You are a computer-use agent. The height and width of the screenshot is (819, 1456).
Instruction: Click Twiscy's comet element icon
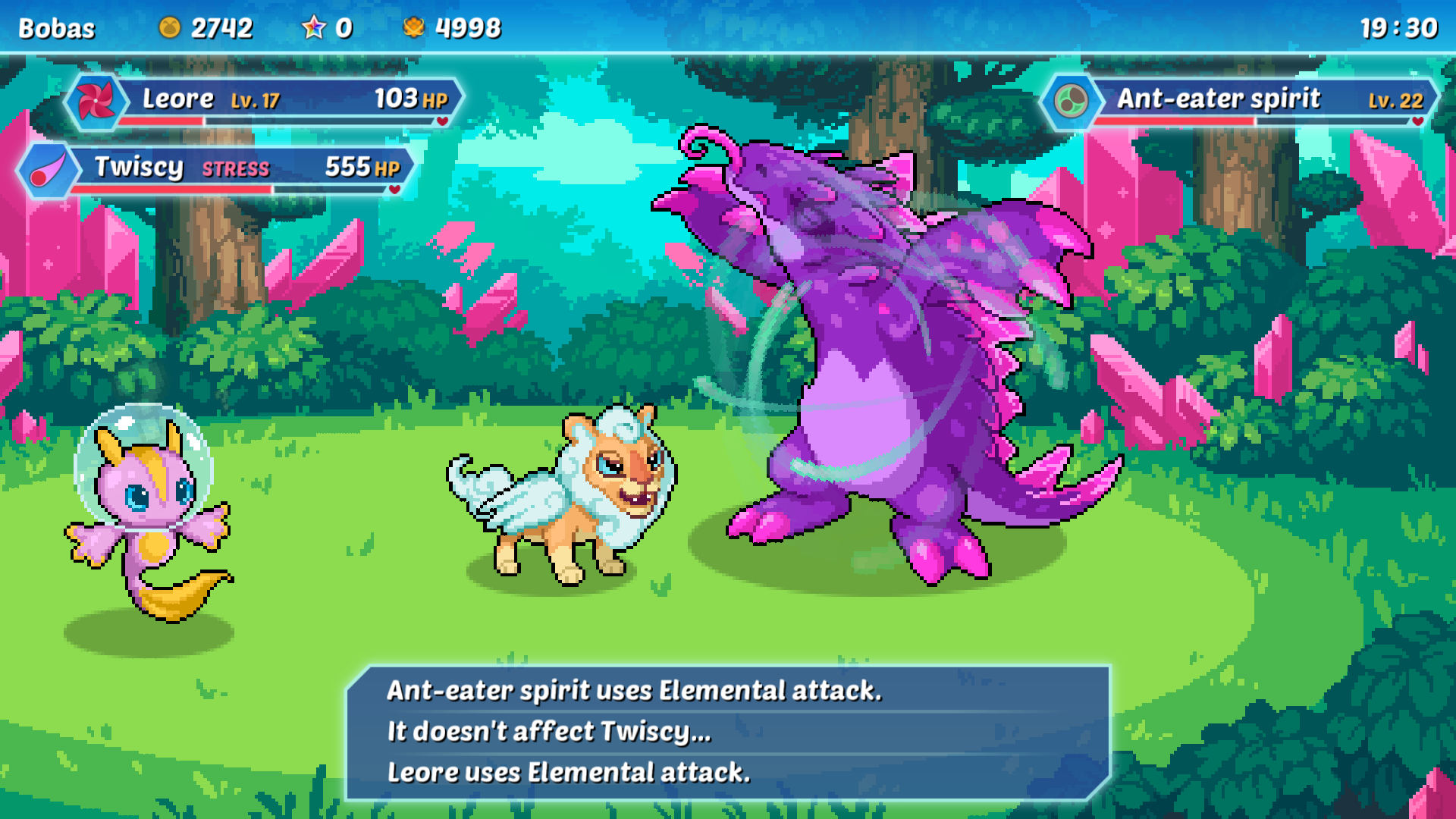click(48, 170)
